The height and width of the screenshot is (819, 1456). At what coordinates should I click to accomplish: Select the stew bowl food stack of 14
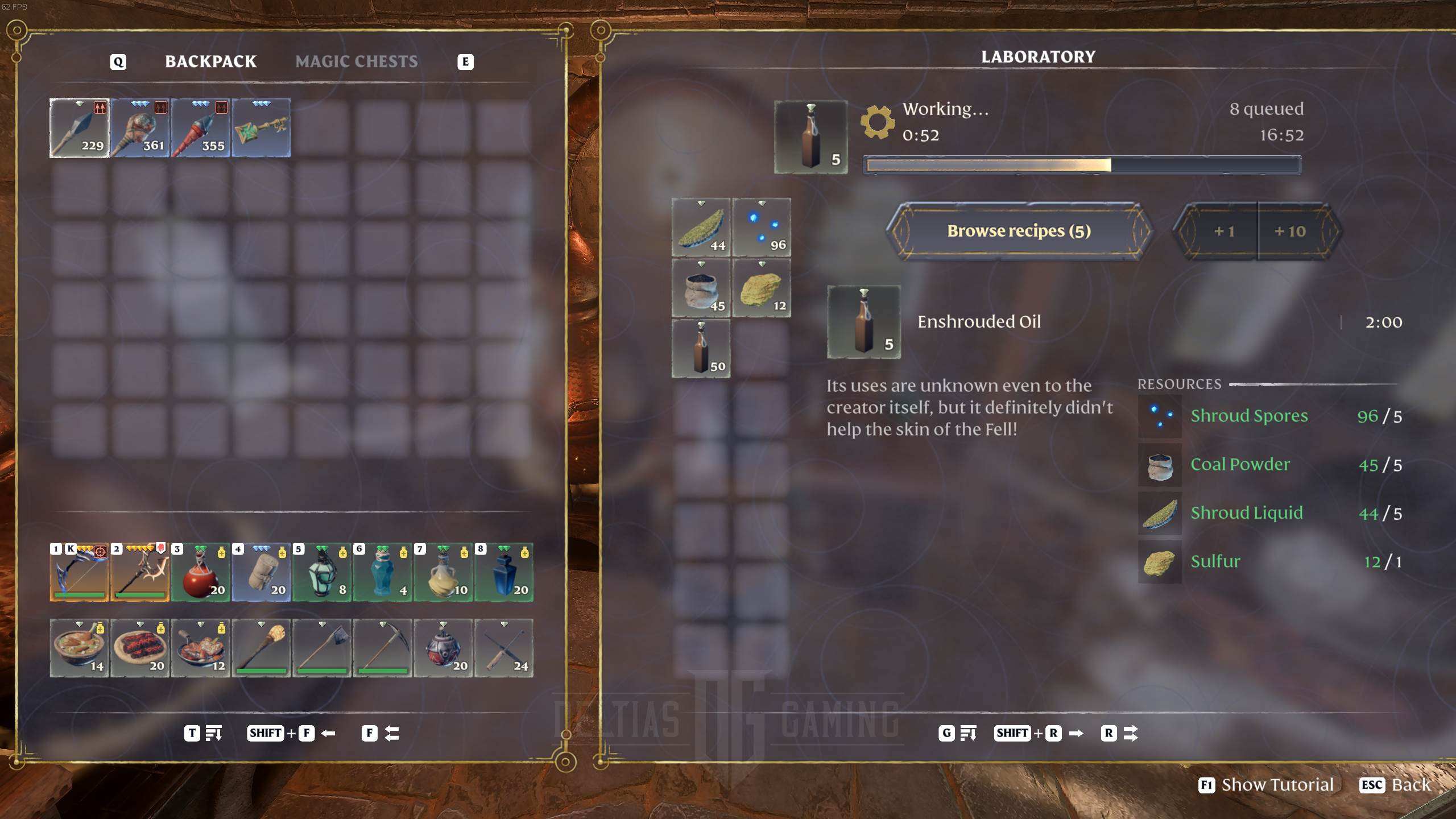(79, 648)
